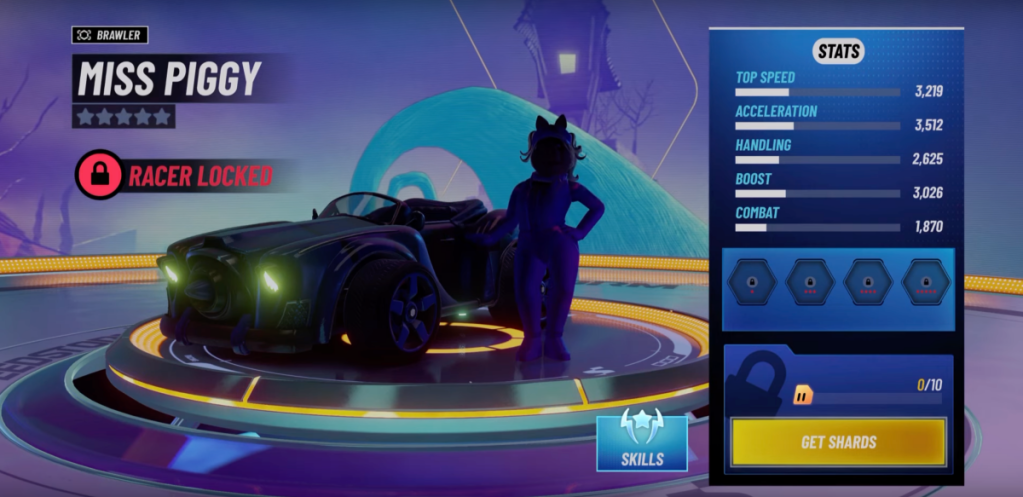Viewport: 1023px width, 497px height.
Task: Select the red Racer Locked padlock badge
Action: click(100, 176)
